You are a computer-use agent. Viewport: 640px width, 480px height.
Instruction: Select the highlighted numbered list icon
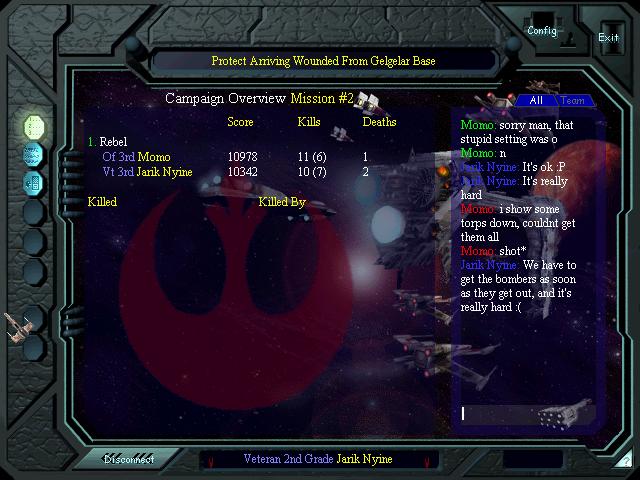[34, 127]
